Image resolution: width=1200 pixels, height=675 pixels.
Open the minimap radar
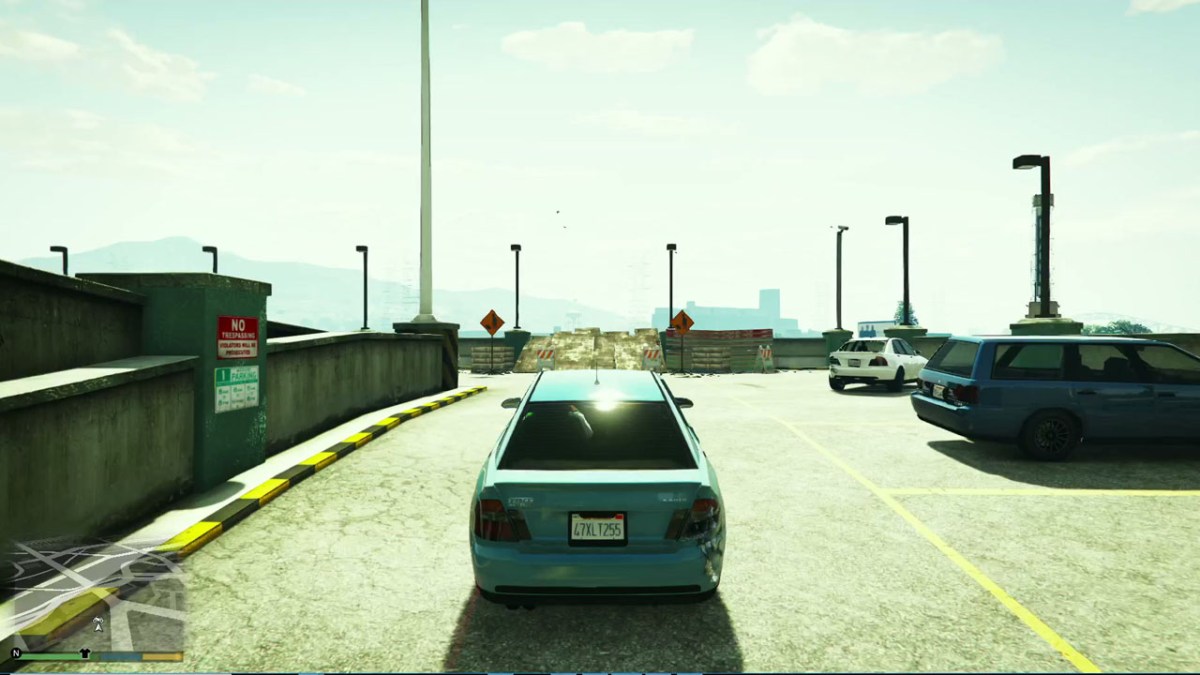[93, 593]
